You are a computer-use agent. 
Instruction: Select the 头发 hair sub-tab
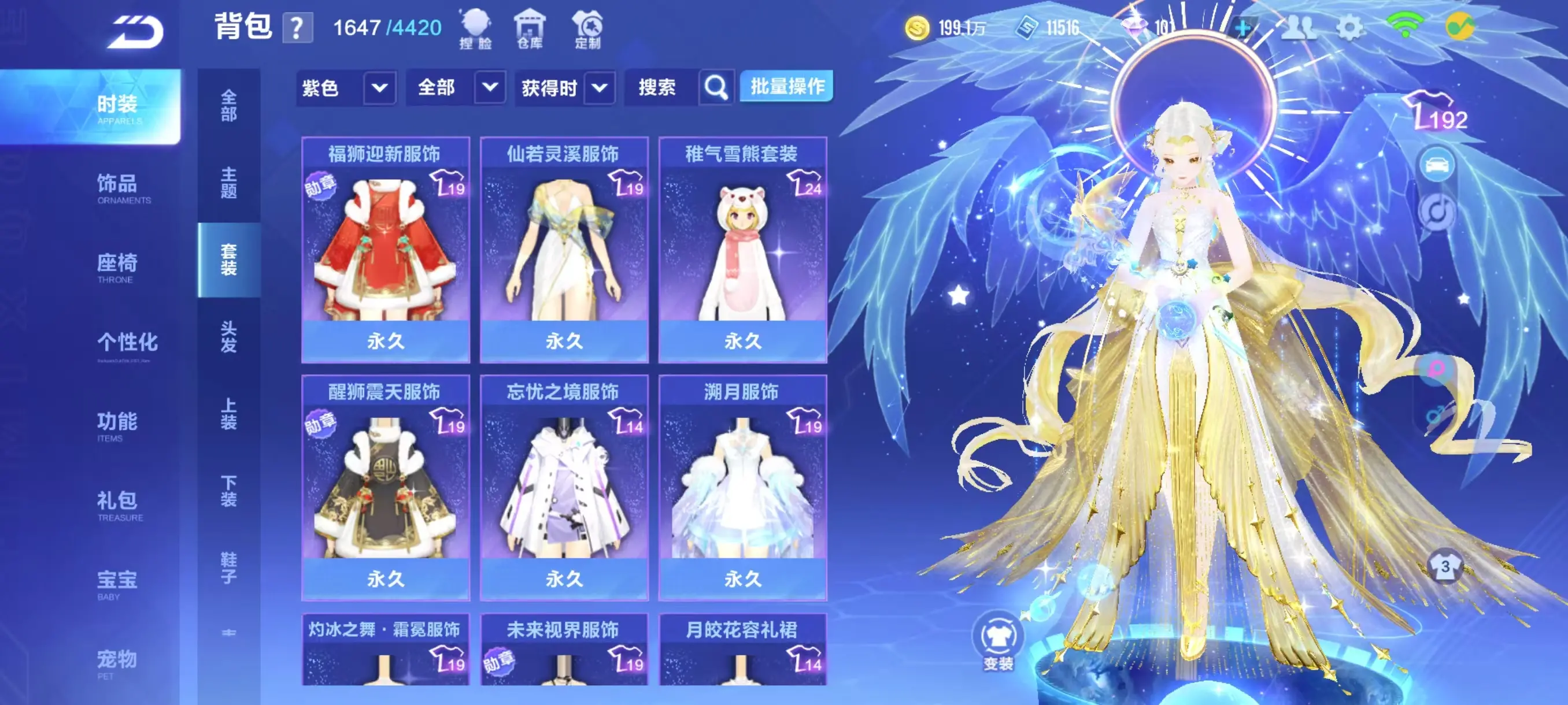pyautogui.click(x=228, y=336)
